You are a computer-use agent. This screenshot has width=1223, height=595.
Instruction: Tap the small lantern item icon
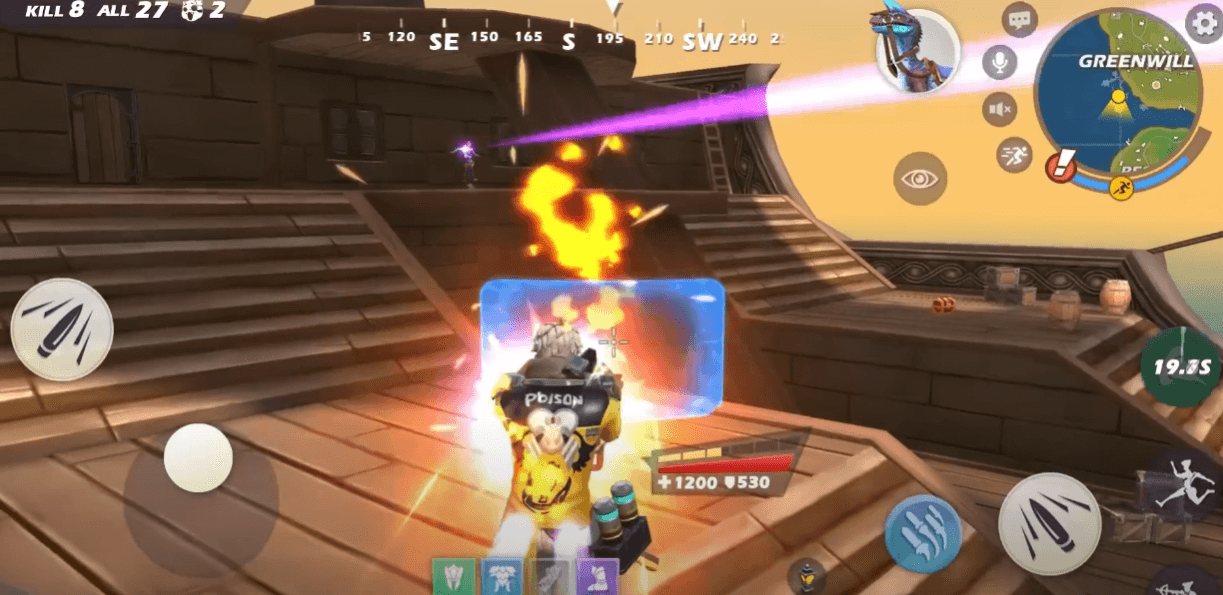pyautogui.click(x=805, y=577)
